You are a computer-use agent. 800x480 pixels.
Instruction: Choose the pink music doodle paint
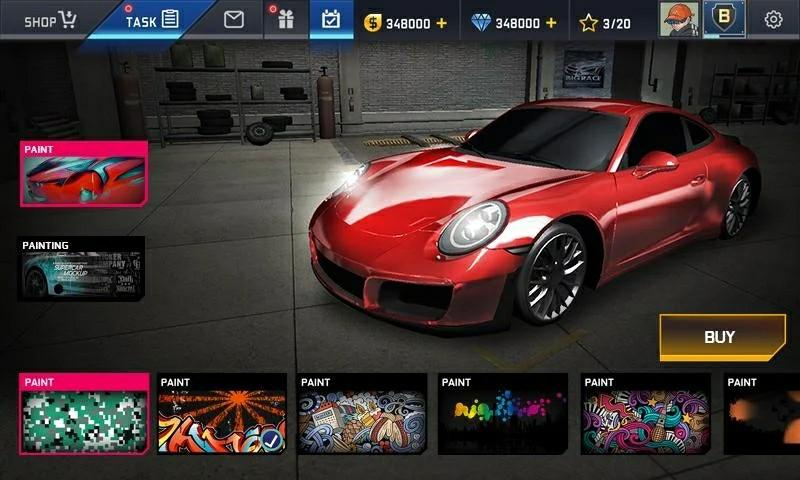point(646,414)
